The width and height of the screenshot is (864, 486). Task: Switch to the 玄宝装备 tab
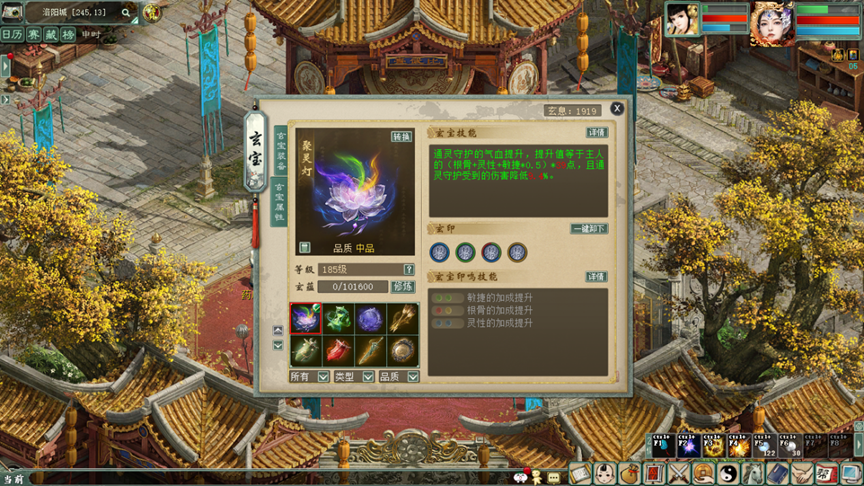pos(280,151)
